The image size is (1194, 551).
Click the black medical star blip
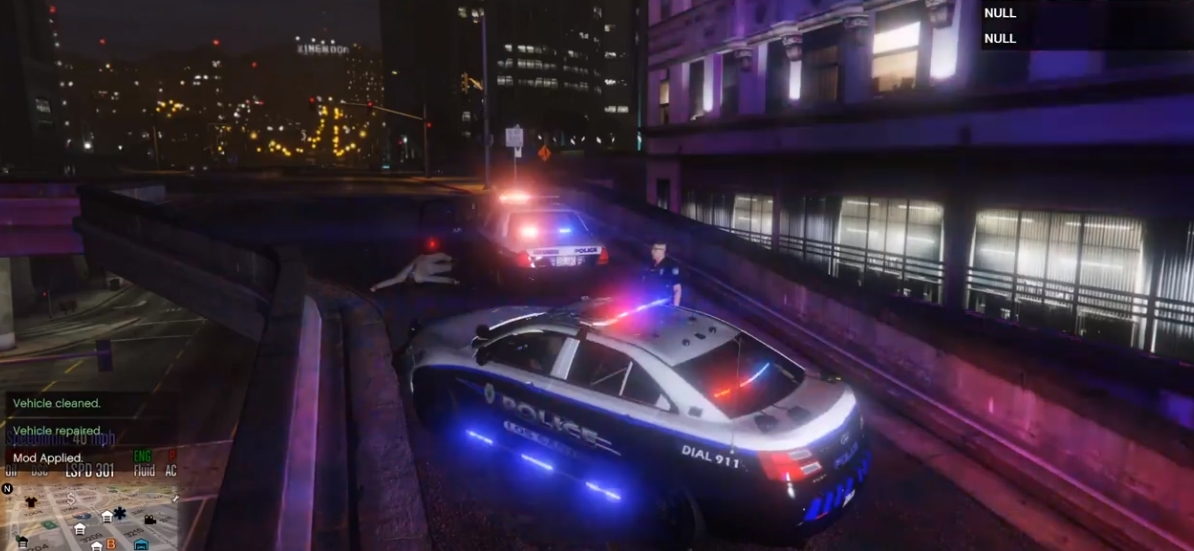click(x=120, y=513)
